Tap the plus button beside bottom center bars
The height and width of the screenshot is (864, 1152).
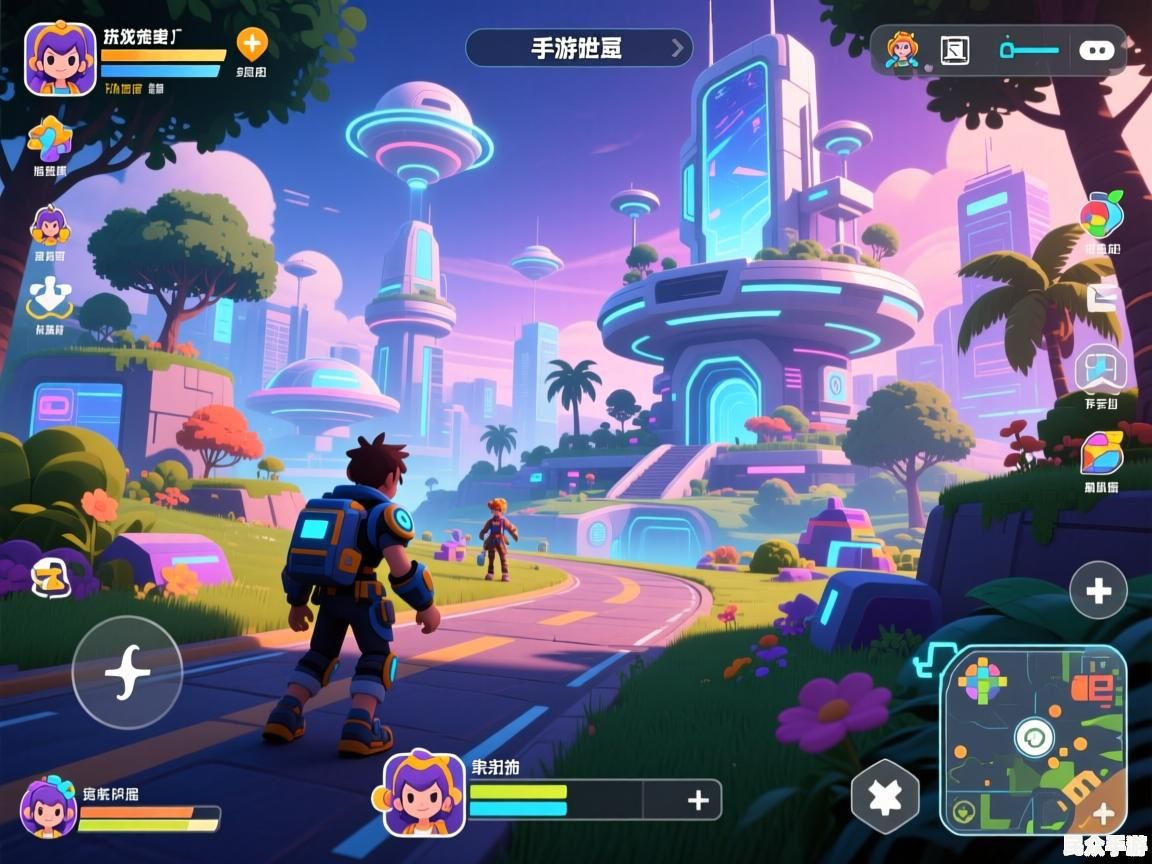(698, 799)
